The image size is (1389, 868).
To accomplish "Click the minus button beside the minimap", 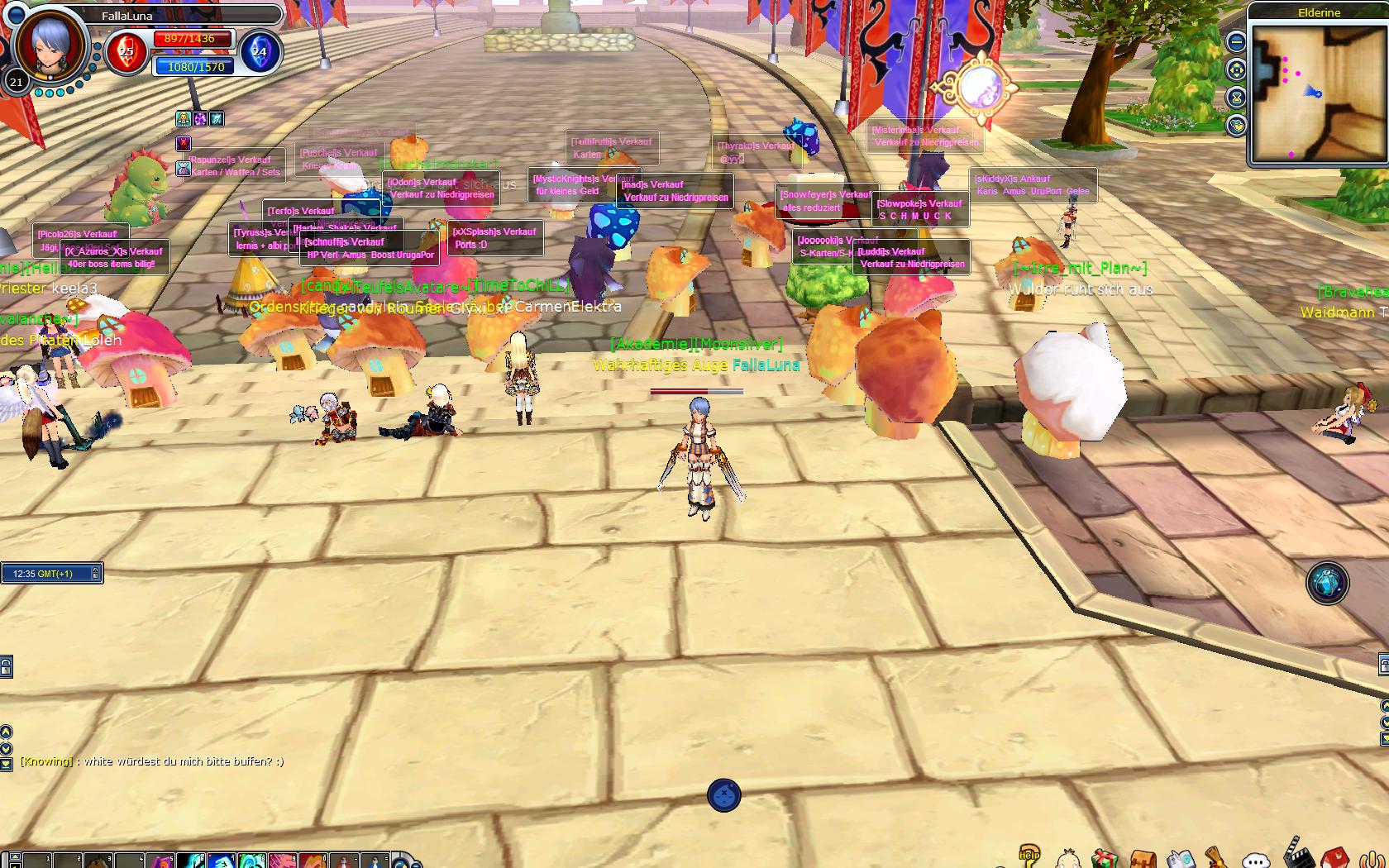I will [x=1236, y=41].
